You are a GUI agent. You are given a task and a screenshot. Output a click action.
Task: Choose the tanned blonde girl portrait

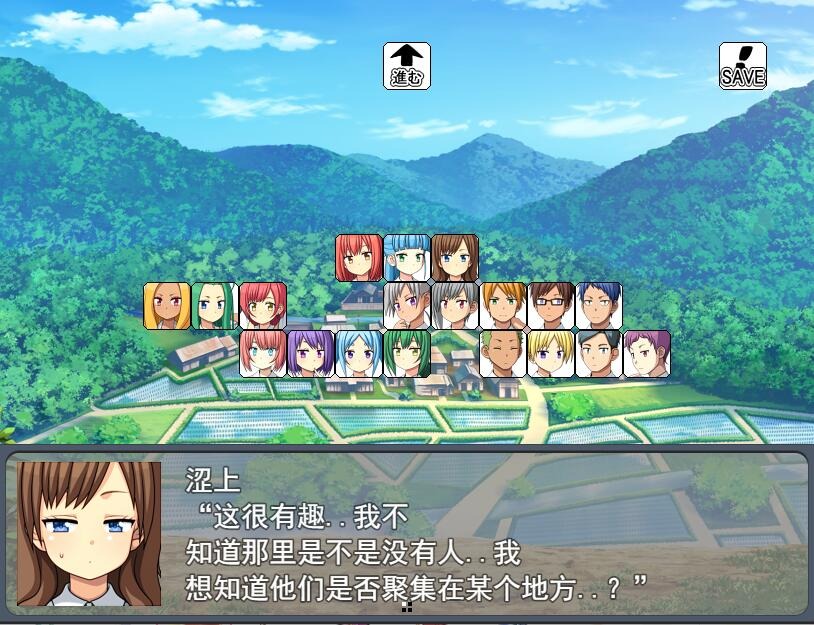pyautogui.click(x=167, y=306)
